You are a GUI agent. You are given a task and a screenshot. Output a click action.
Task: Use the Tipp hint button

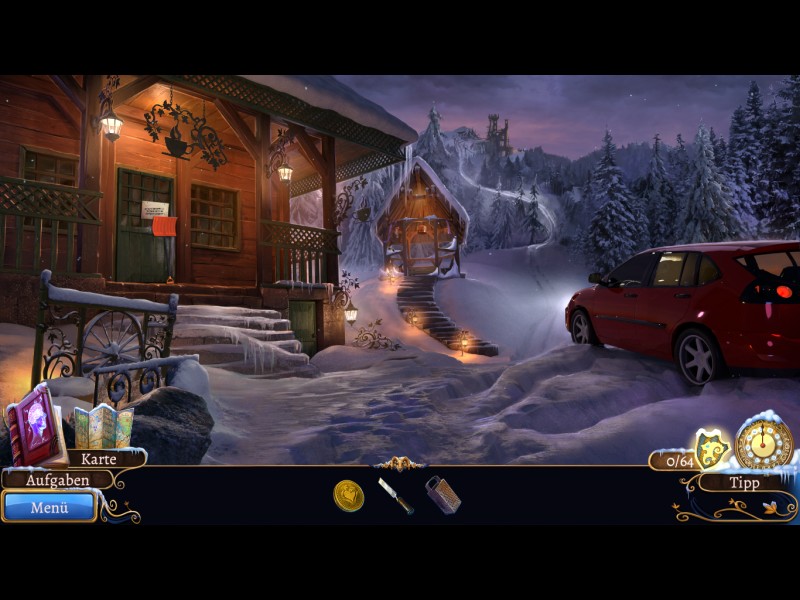(744, 482)
